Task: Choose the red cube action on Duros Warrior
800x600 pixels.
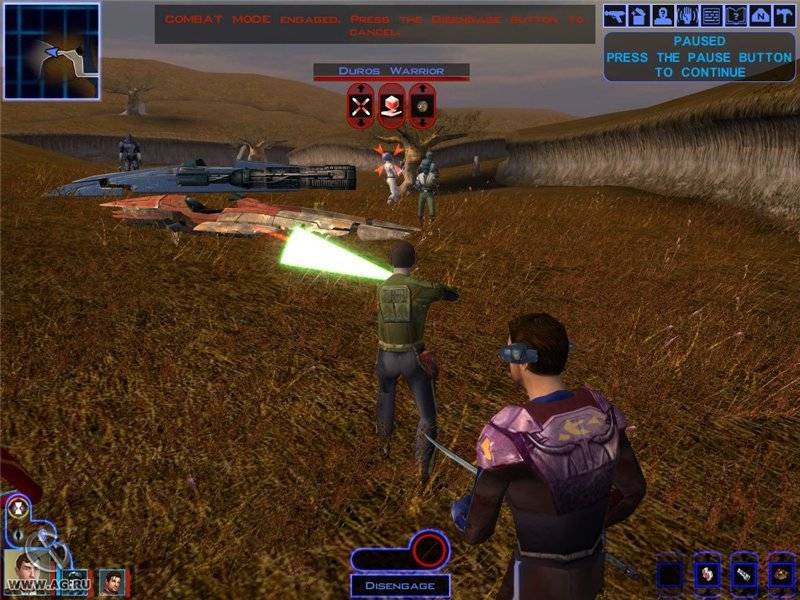Action: (392, 105)
